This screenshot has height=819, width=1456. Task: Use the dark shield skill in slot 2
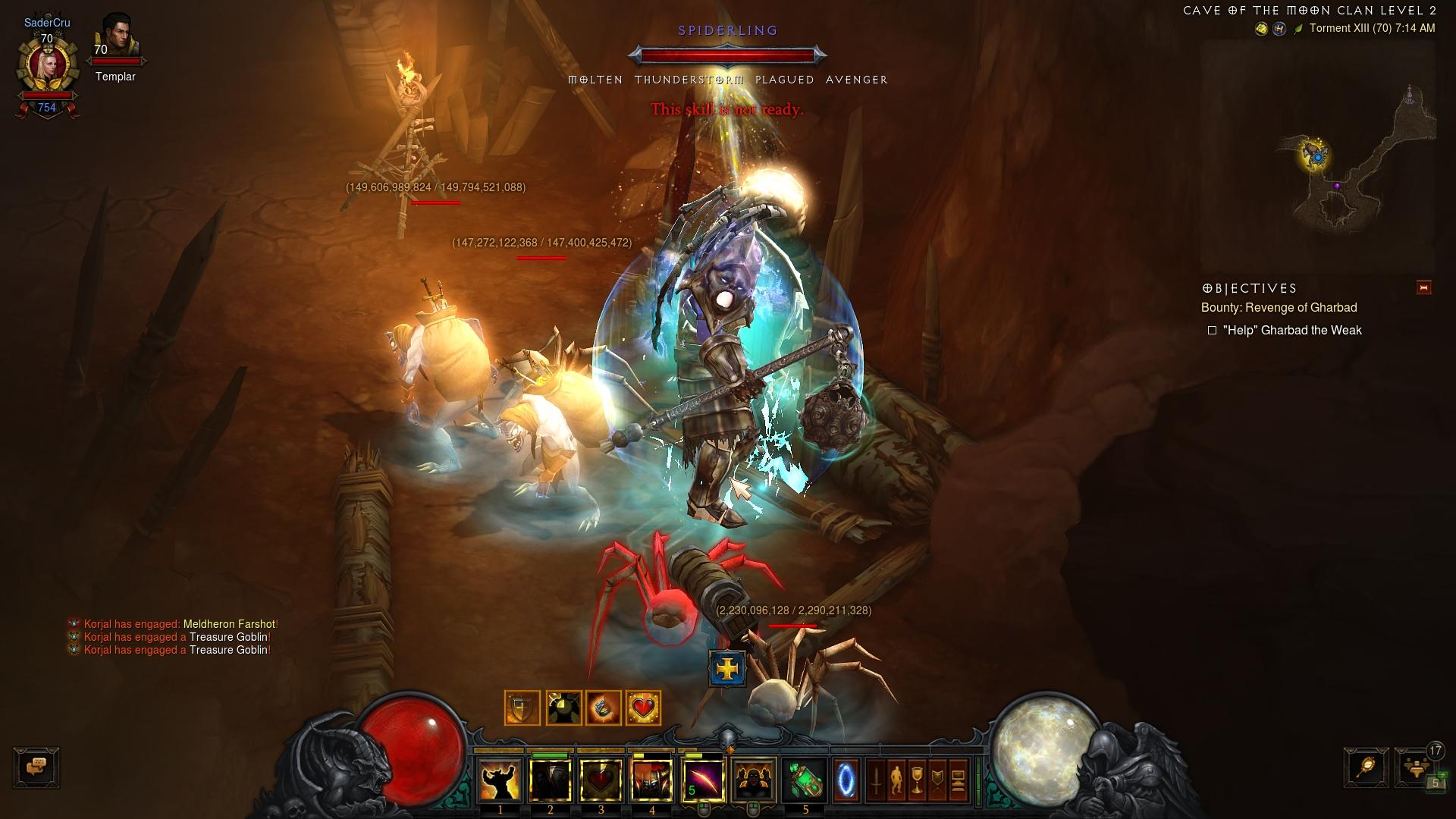click(x=551, y=780)
